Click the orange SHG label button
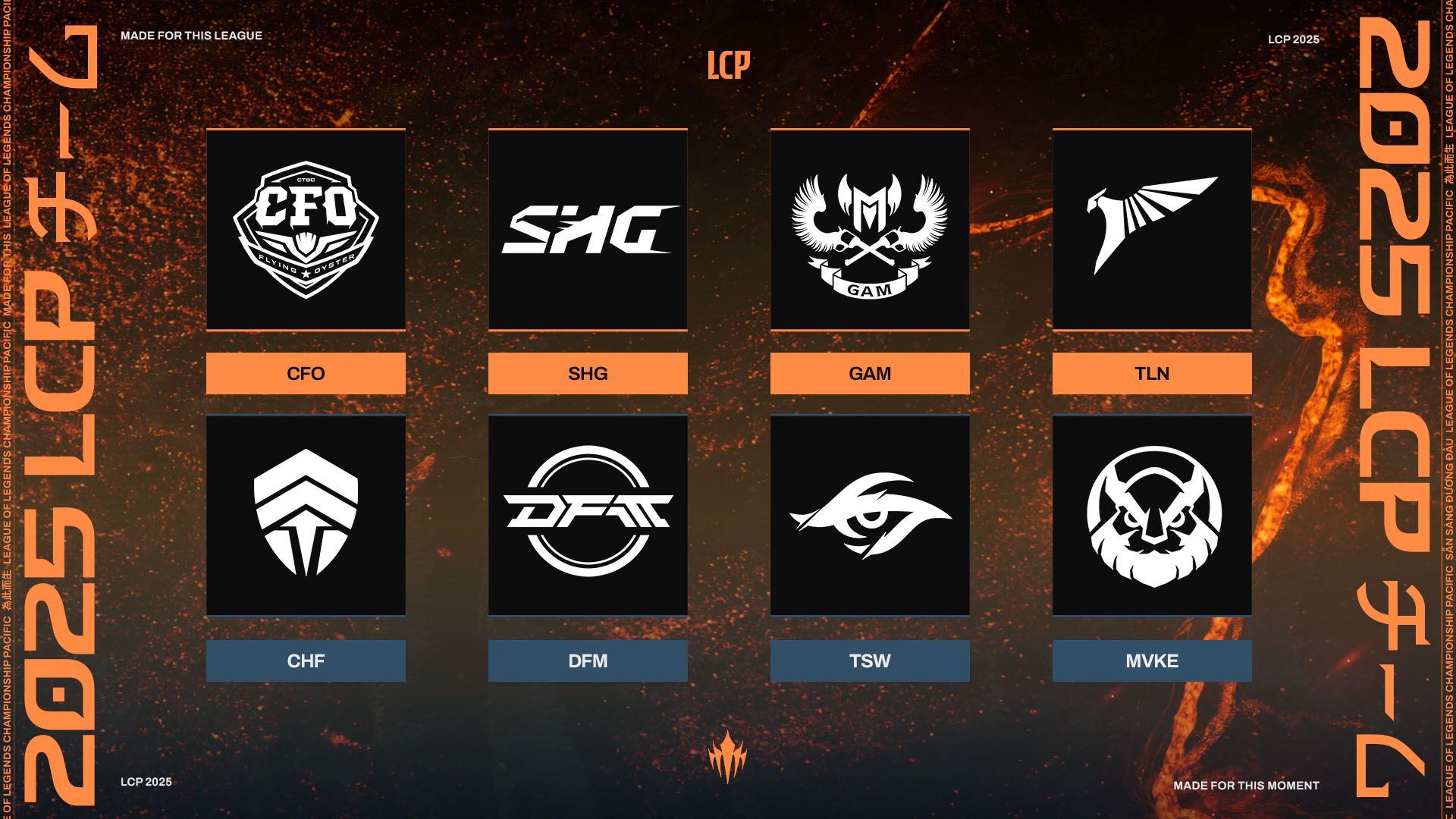This screenshot has width=1456, height=819. coord(588,373)
